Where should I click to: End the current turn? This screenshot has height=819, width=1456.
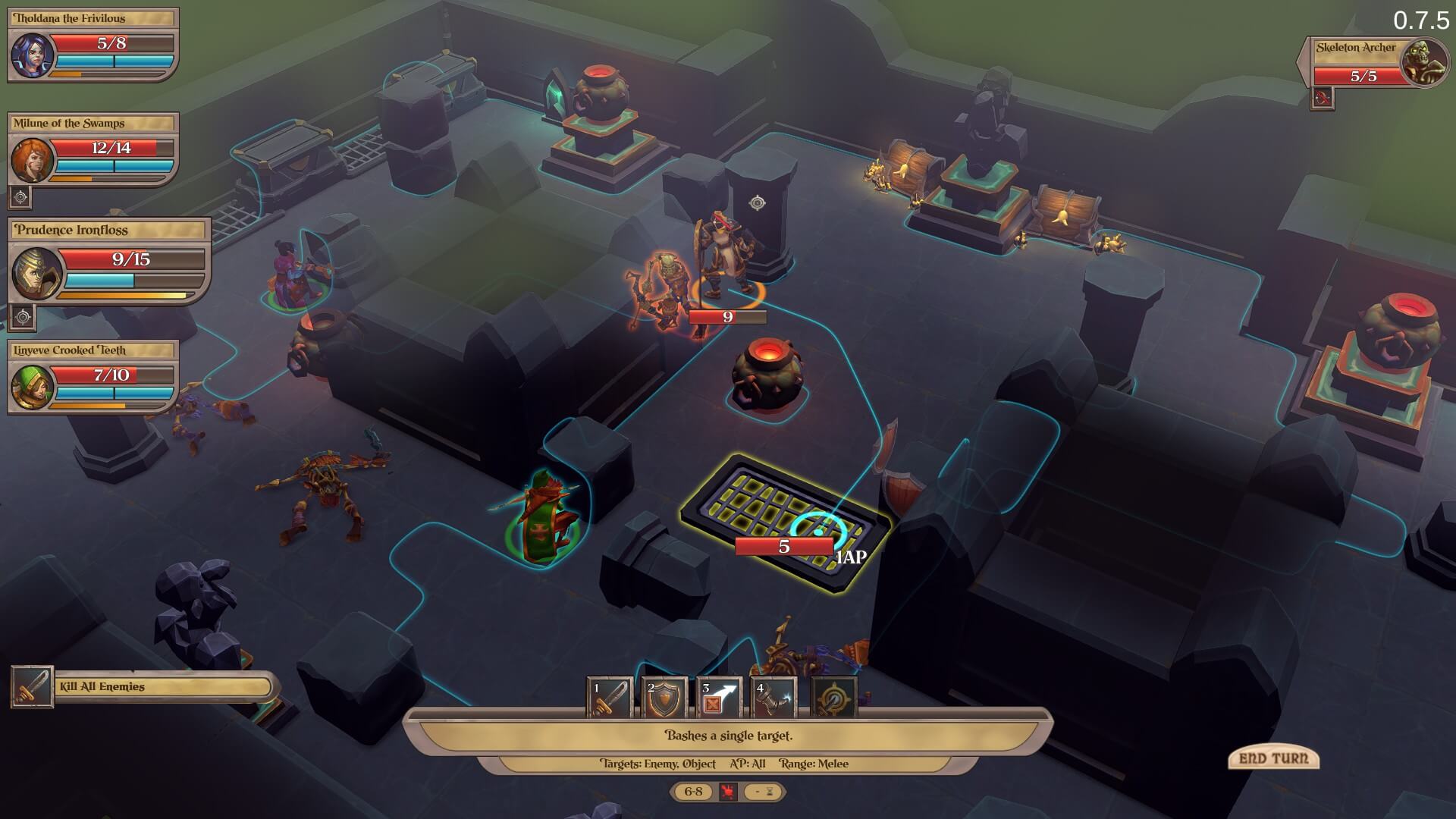click(x=1273, y=758)
